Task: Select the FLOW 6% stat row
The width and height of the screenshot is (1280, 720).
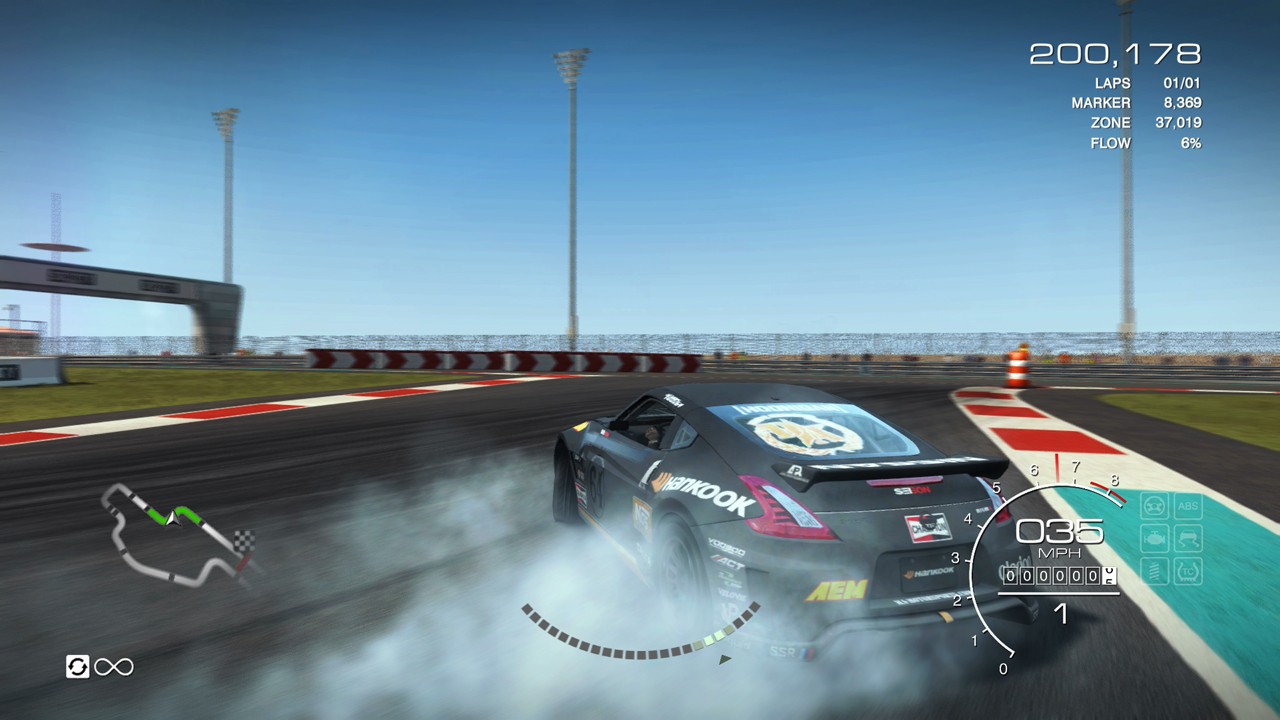Action: (1145, 143)
